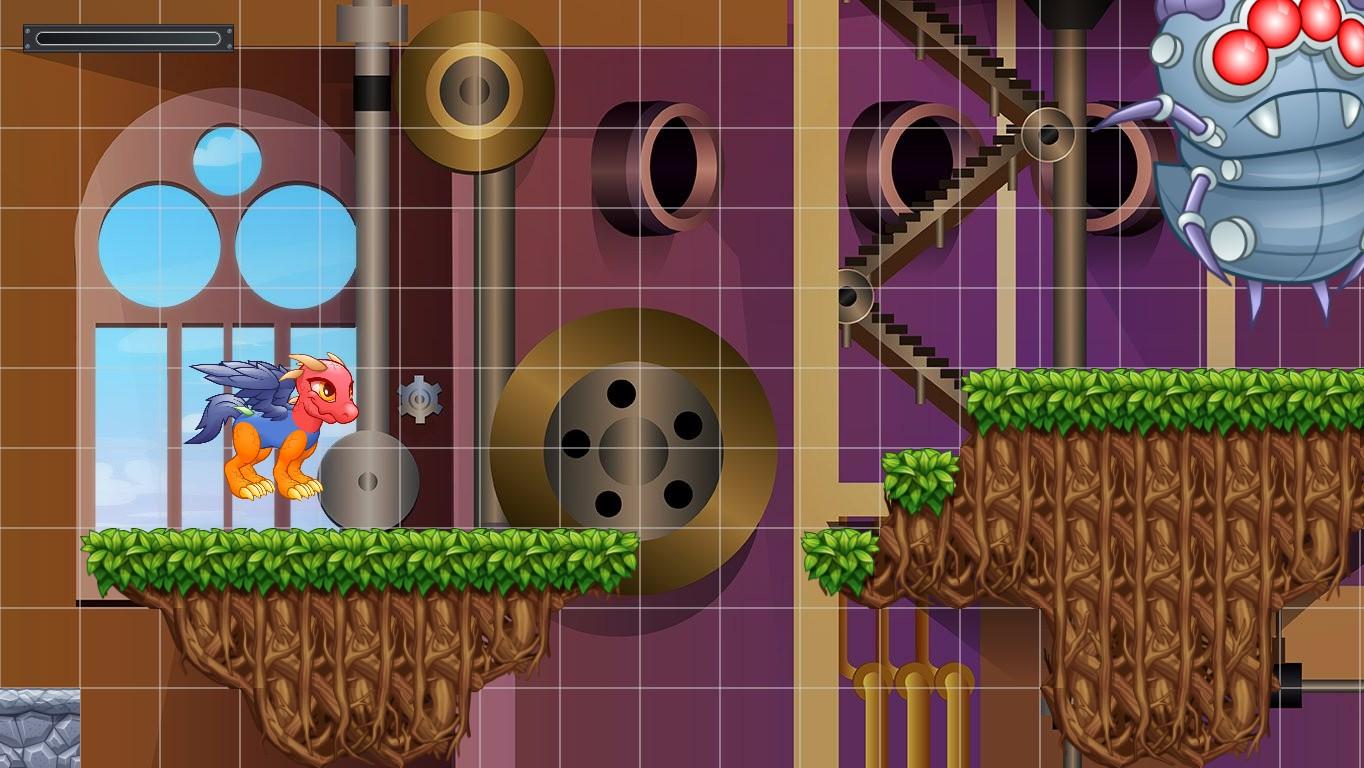Click the small wheel below the gear icon
The width and height of the screenshot is (1364, 768).
point(370,480)
